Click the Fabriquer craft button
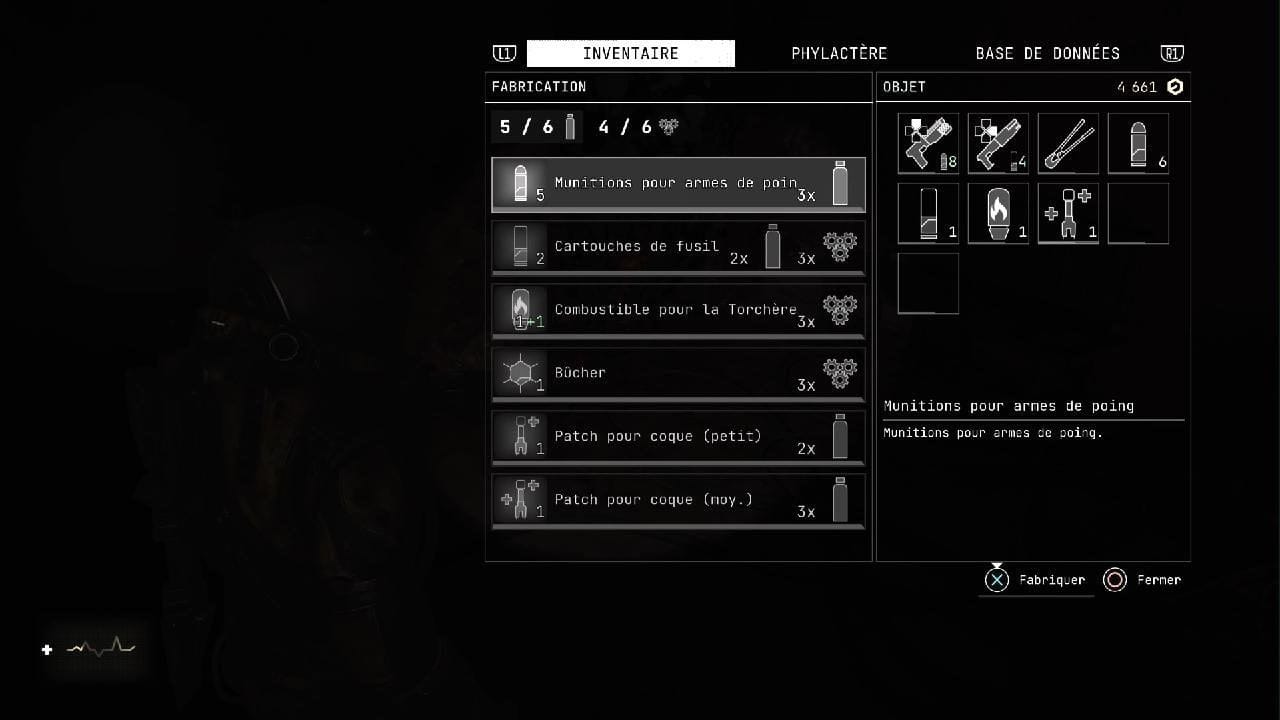This screenshot has height=720, width=1280. point(1036,580)
